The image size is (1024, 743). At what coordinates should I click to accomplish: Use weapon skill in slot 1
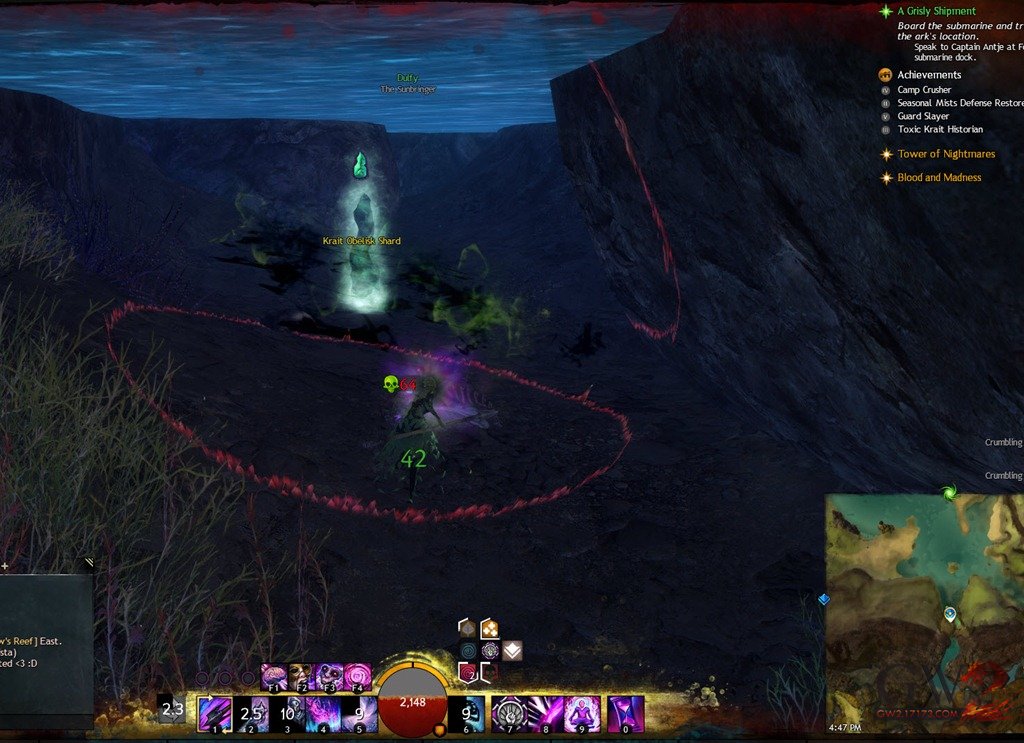215,714
